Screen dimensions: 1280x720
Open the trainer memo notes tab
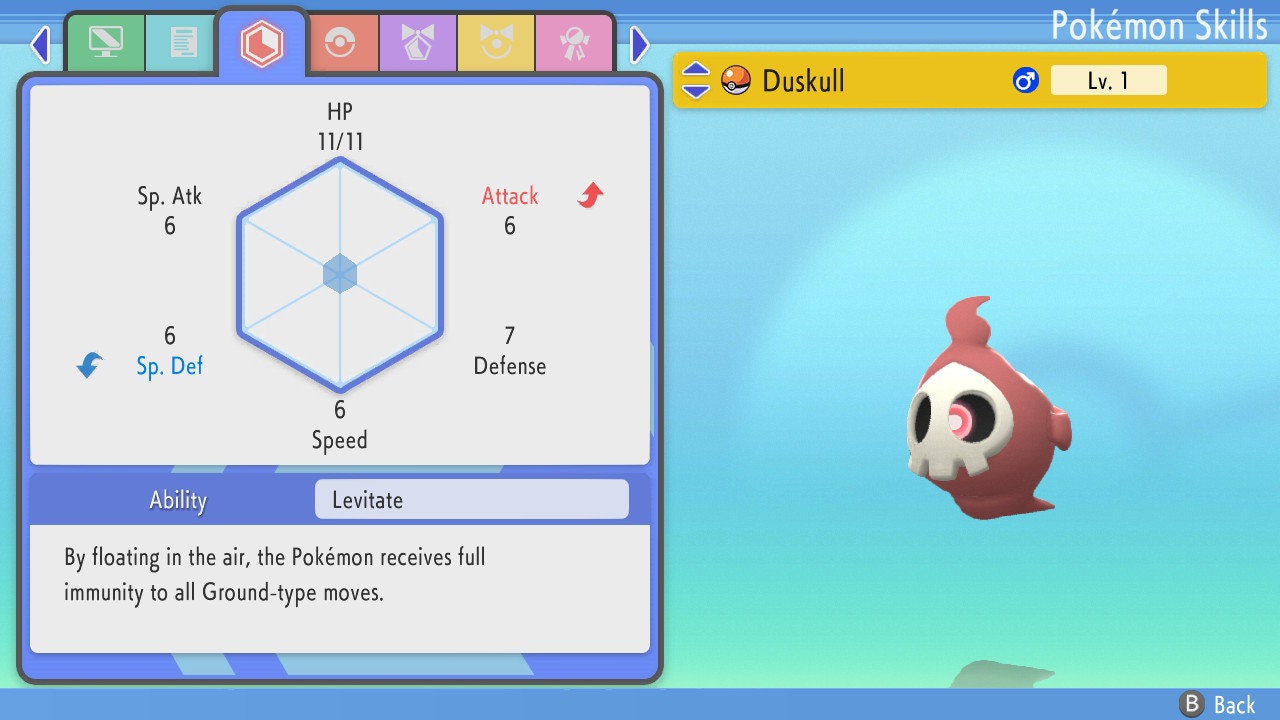pyautogui.click(x=182, y=43)
